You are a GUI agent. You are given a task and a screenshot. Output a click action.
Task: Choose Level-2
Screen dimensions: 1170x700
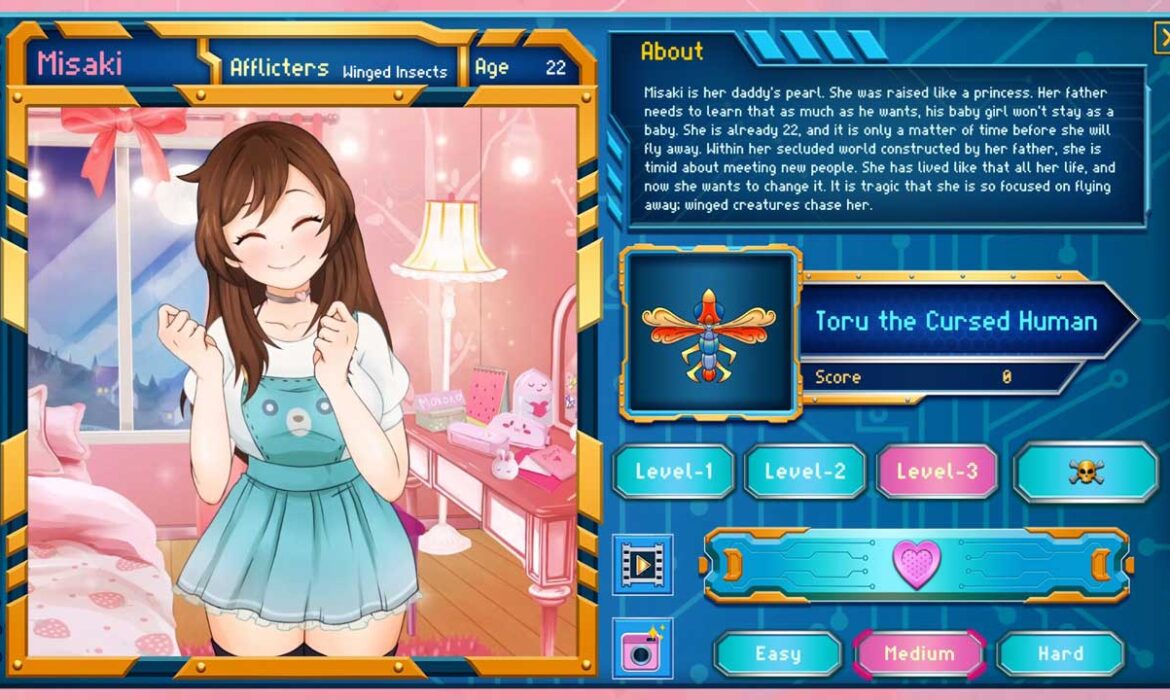(x=805, y=472)
